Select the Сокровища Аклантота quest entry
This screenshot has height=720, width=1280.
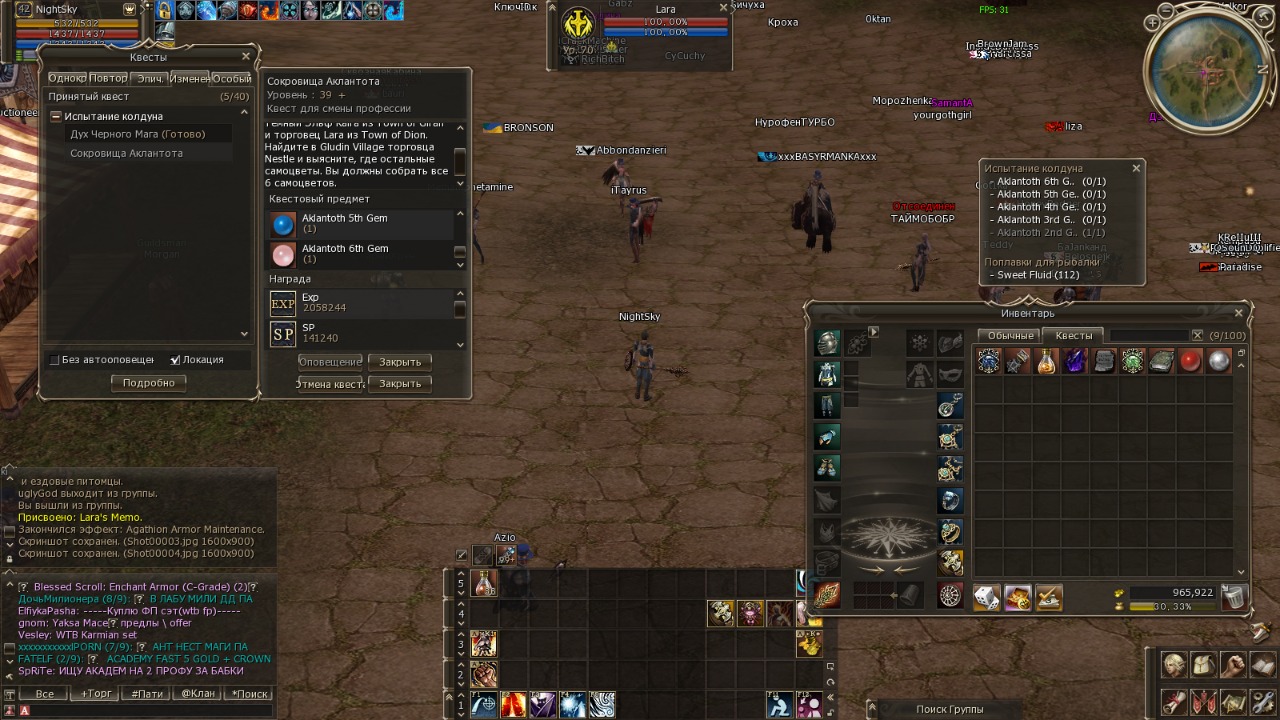[126, 154]
